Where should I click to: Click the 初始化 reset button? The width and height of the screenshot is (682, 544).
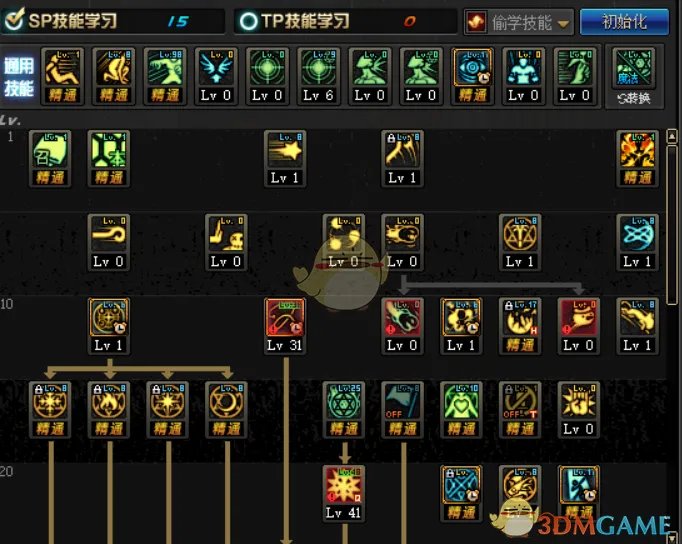[626, 21]
